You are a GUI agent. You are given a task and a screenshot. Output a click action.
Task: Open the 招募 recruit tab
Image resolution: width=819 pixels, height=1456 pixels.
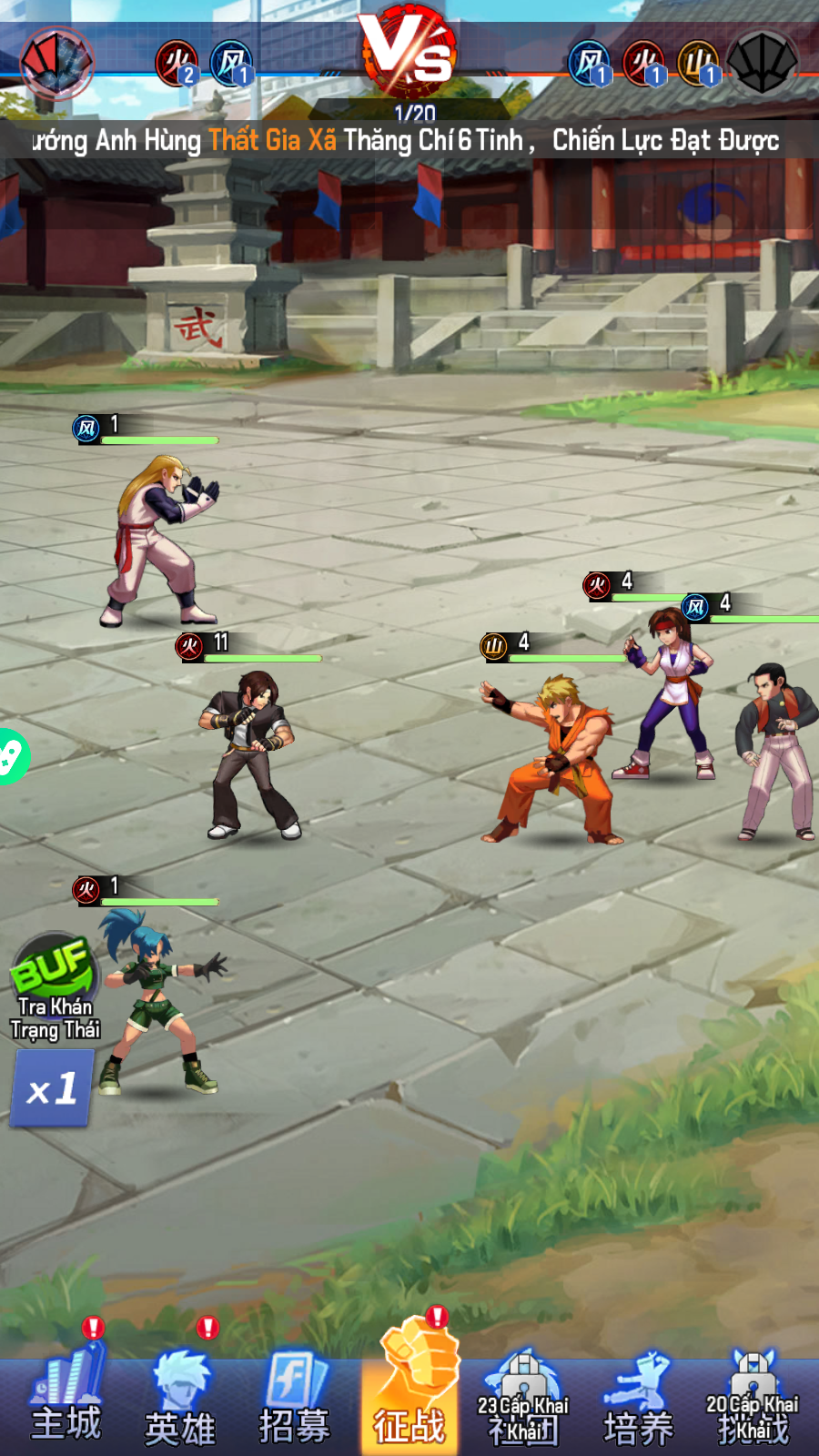pos(294,1401)
